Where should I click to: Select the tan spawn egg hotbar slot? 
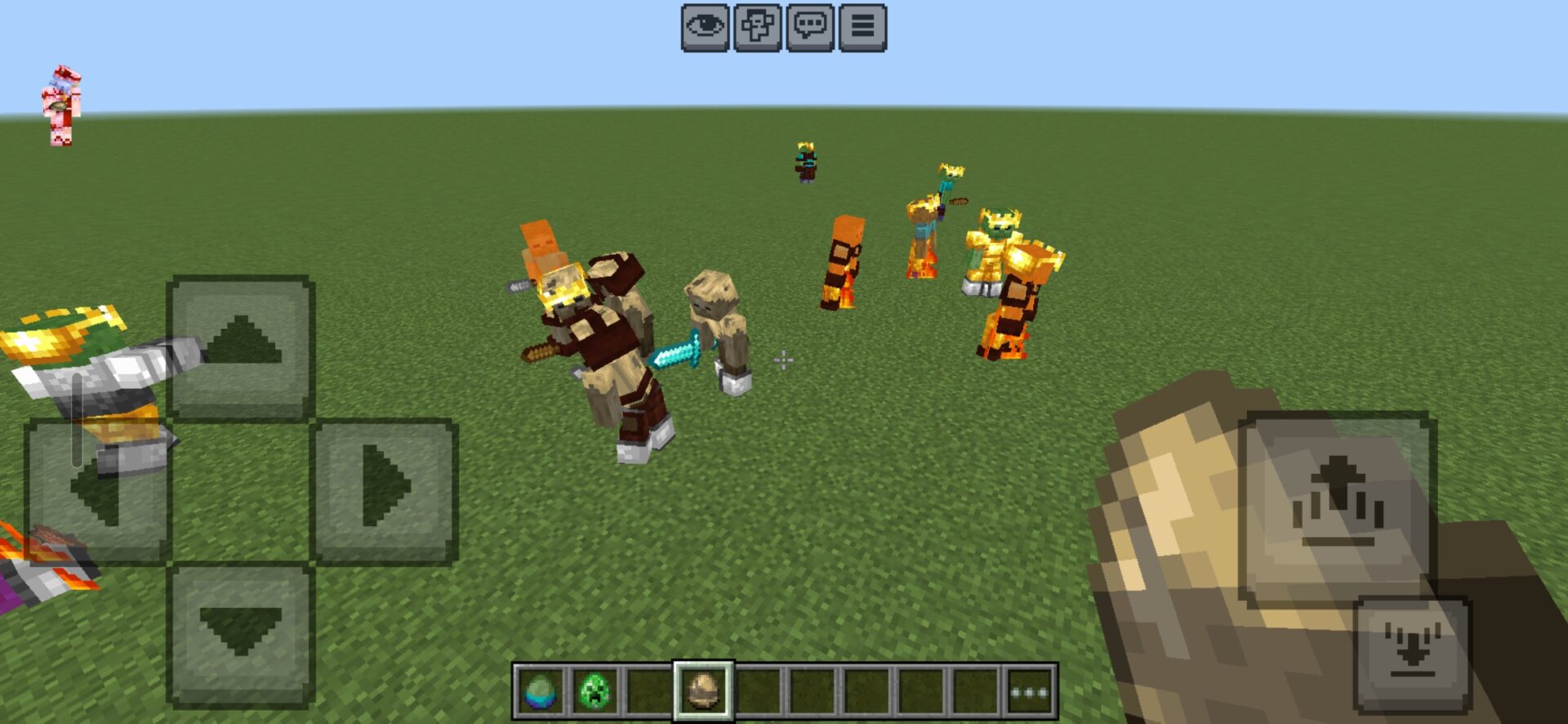coord(703,692)
